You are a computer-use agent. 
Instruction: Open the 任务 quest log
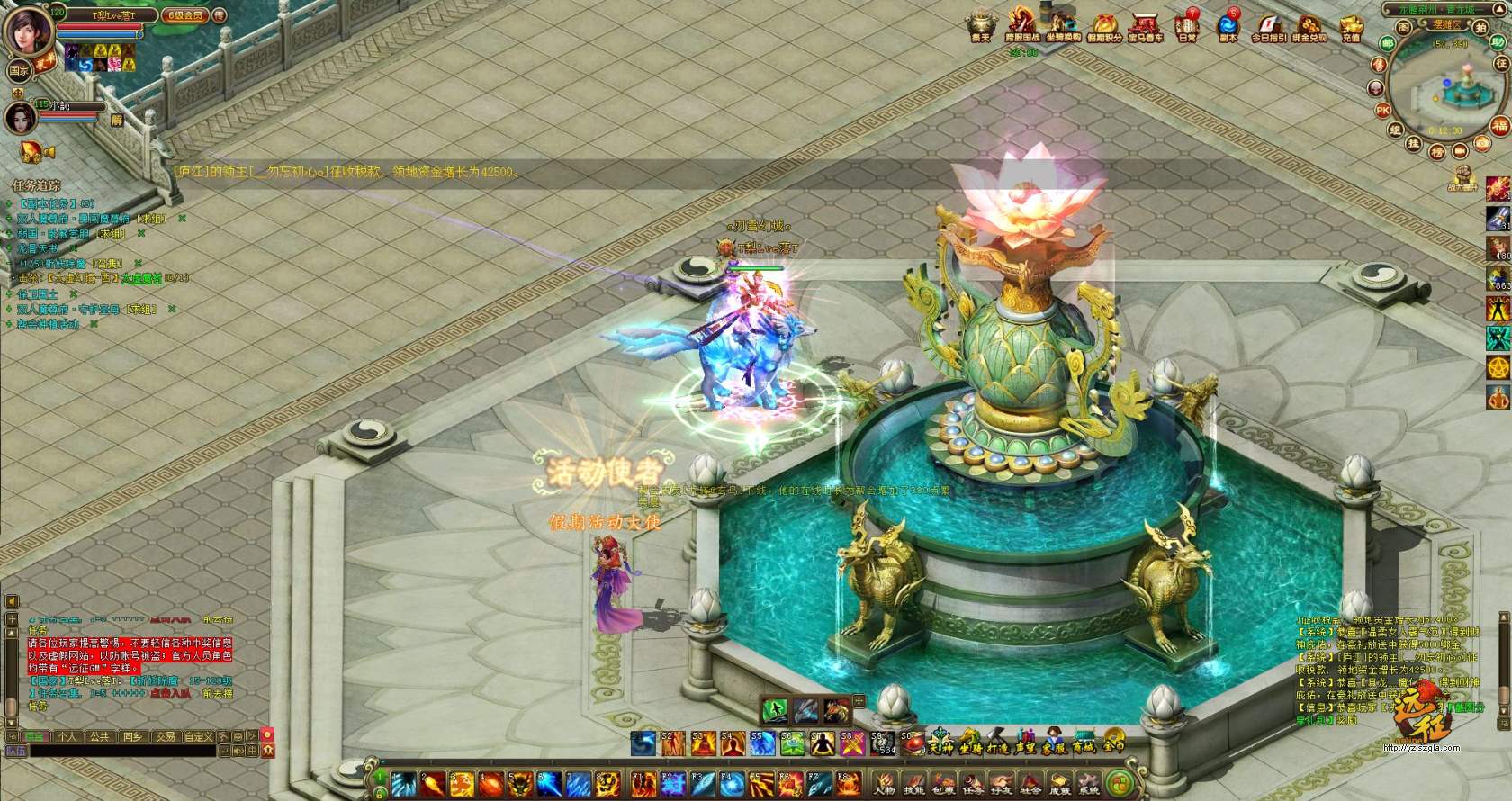pyautogui.click(x=972, y=783)
